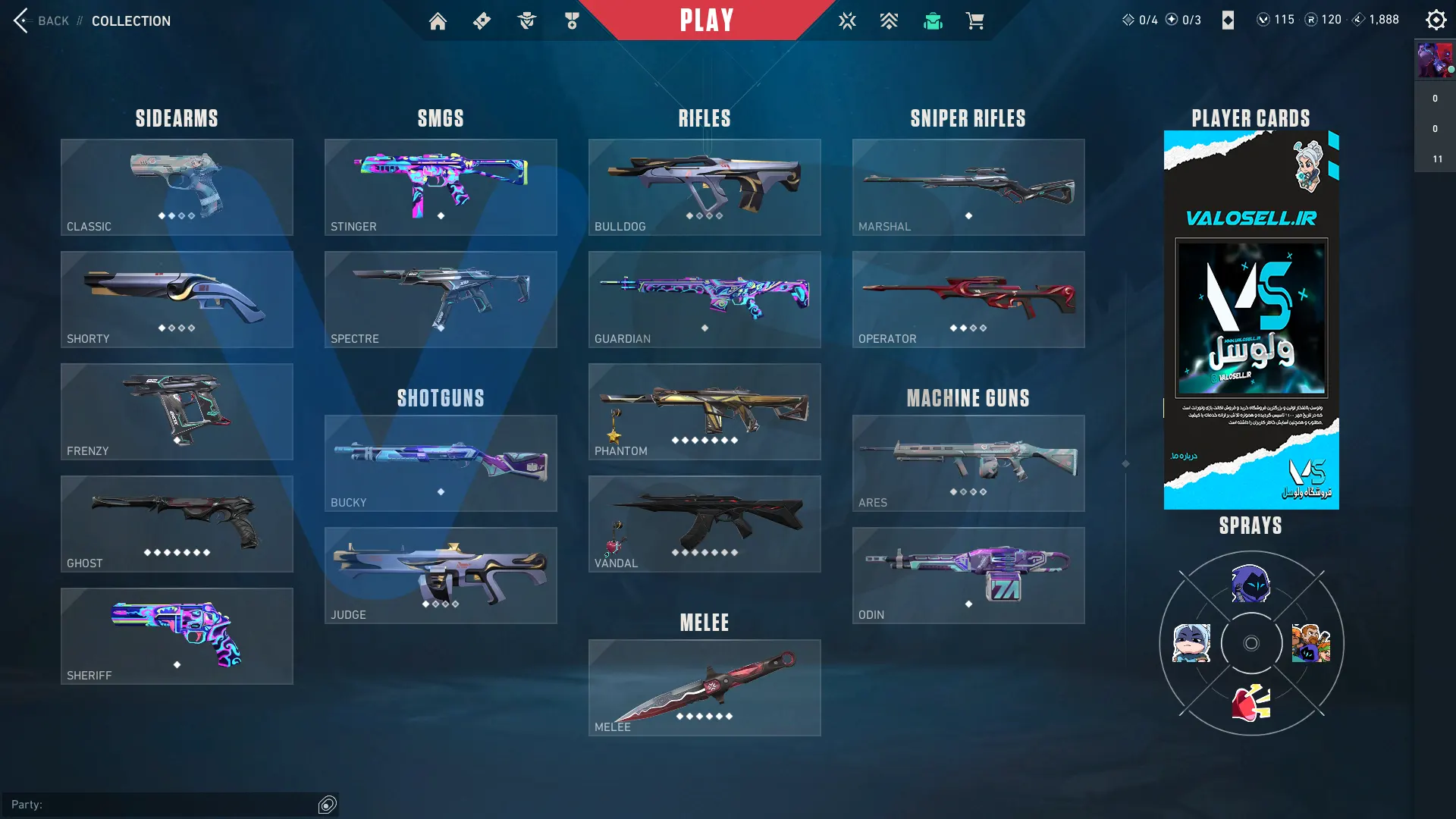Open the Odin machine gun slot
The height and width of the screenshot is (819, 1456).
pyautogui.click(x=968, y=575)
